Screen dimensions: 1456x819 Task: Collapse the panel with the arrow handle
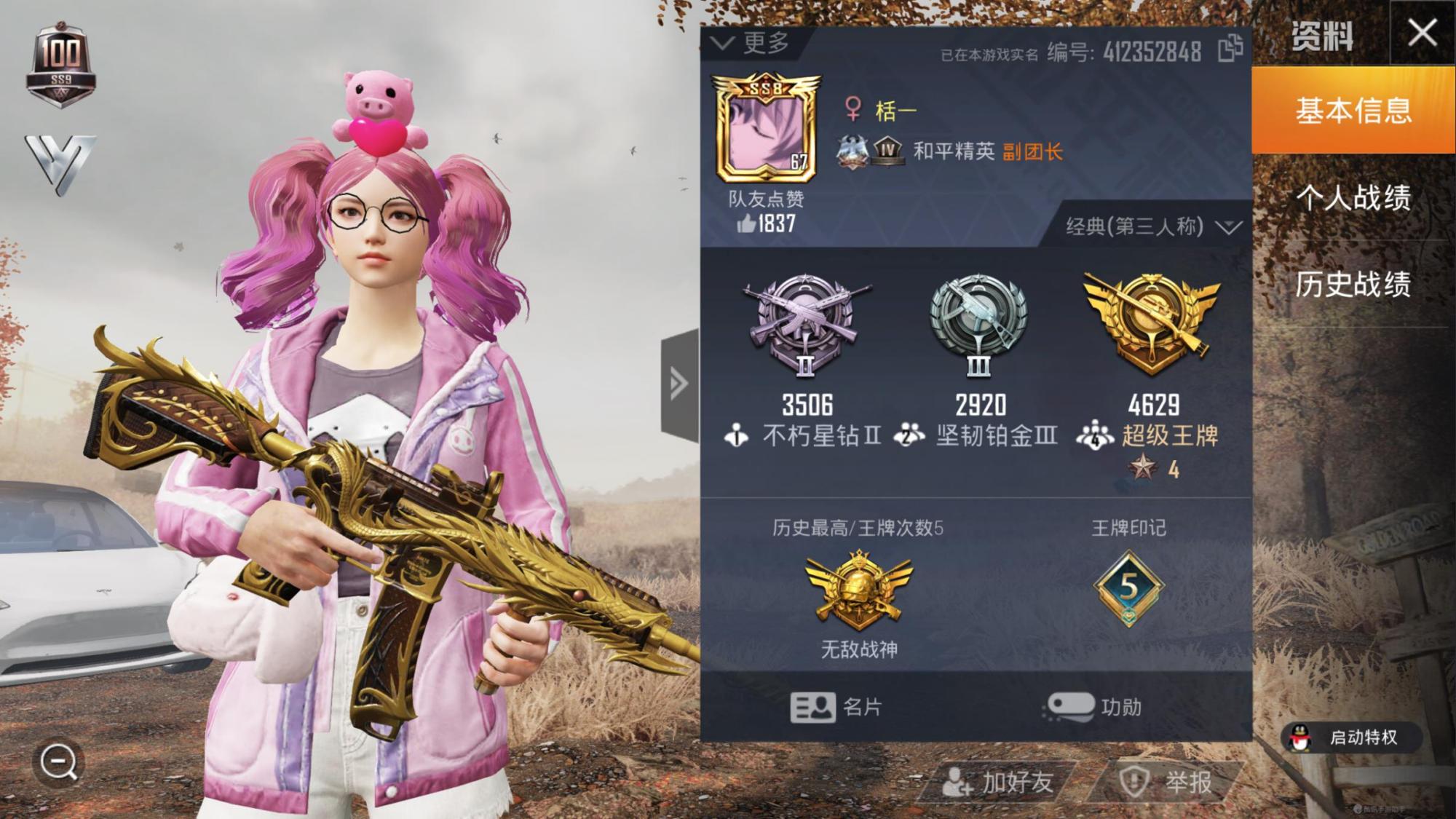coord(679,384)
